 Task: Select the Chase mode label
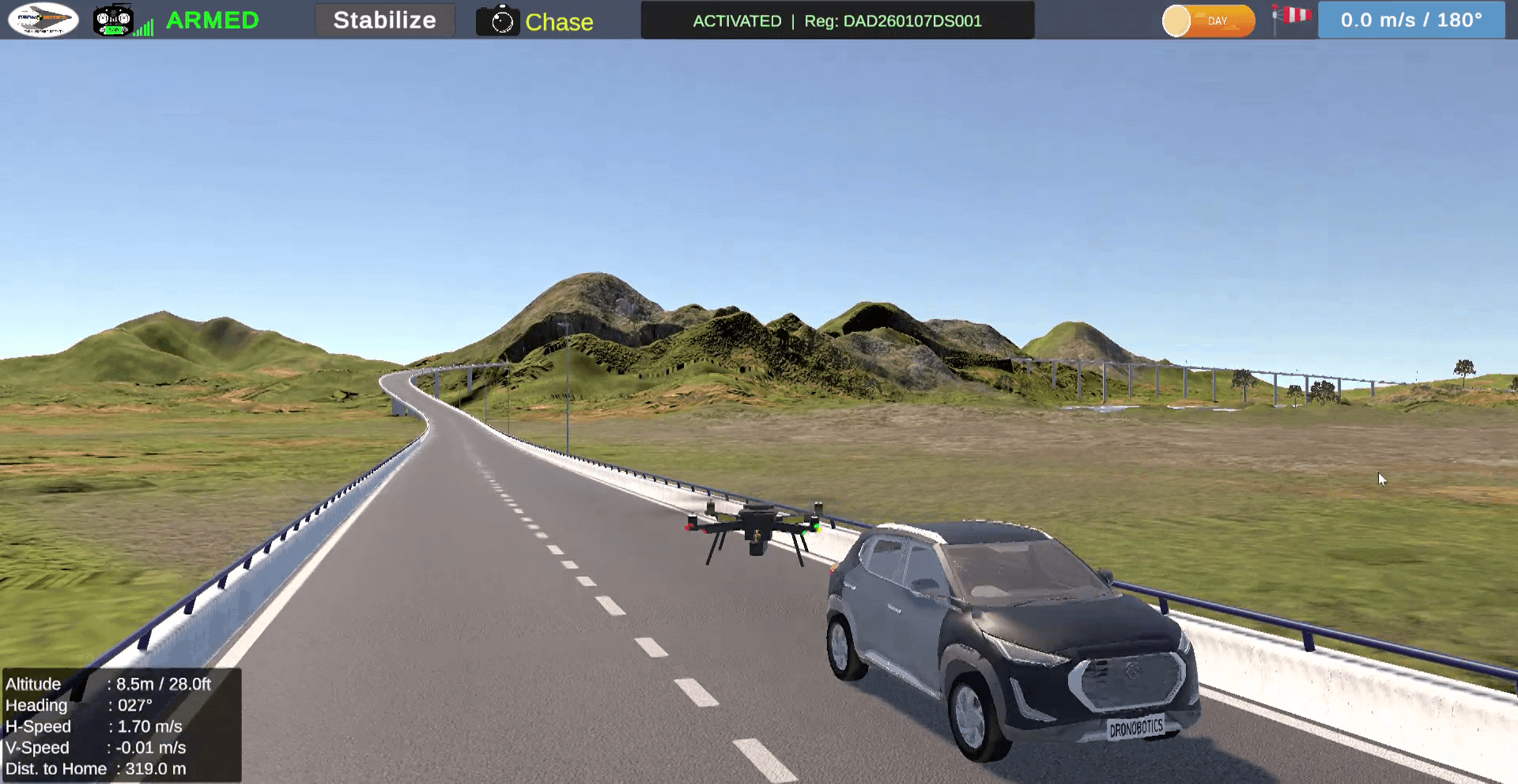[559, 22]
